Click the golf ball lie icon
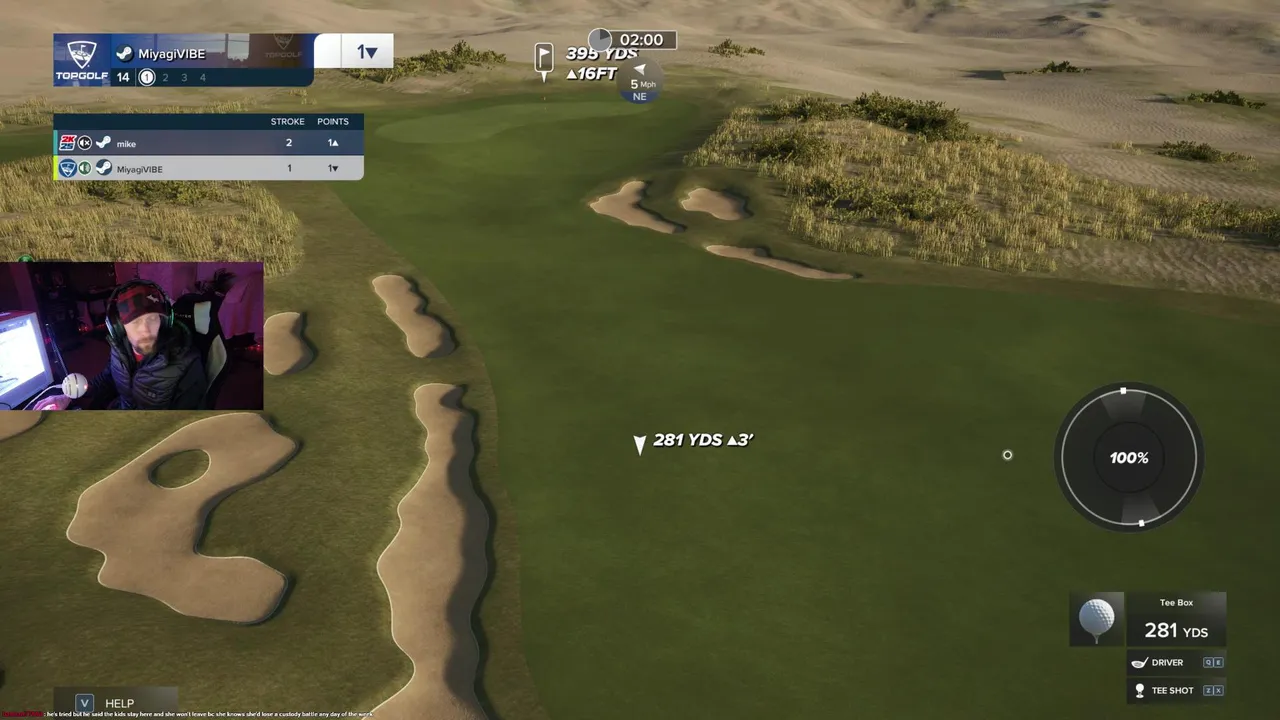Screen dimensions: 1280x720 (x=1097, y=618)
